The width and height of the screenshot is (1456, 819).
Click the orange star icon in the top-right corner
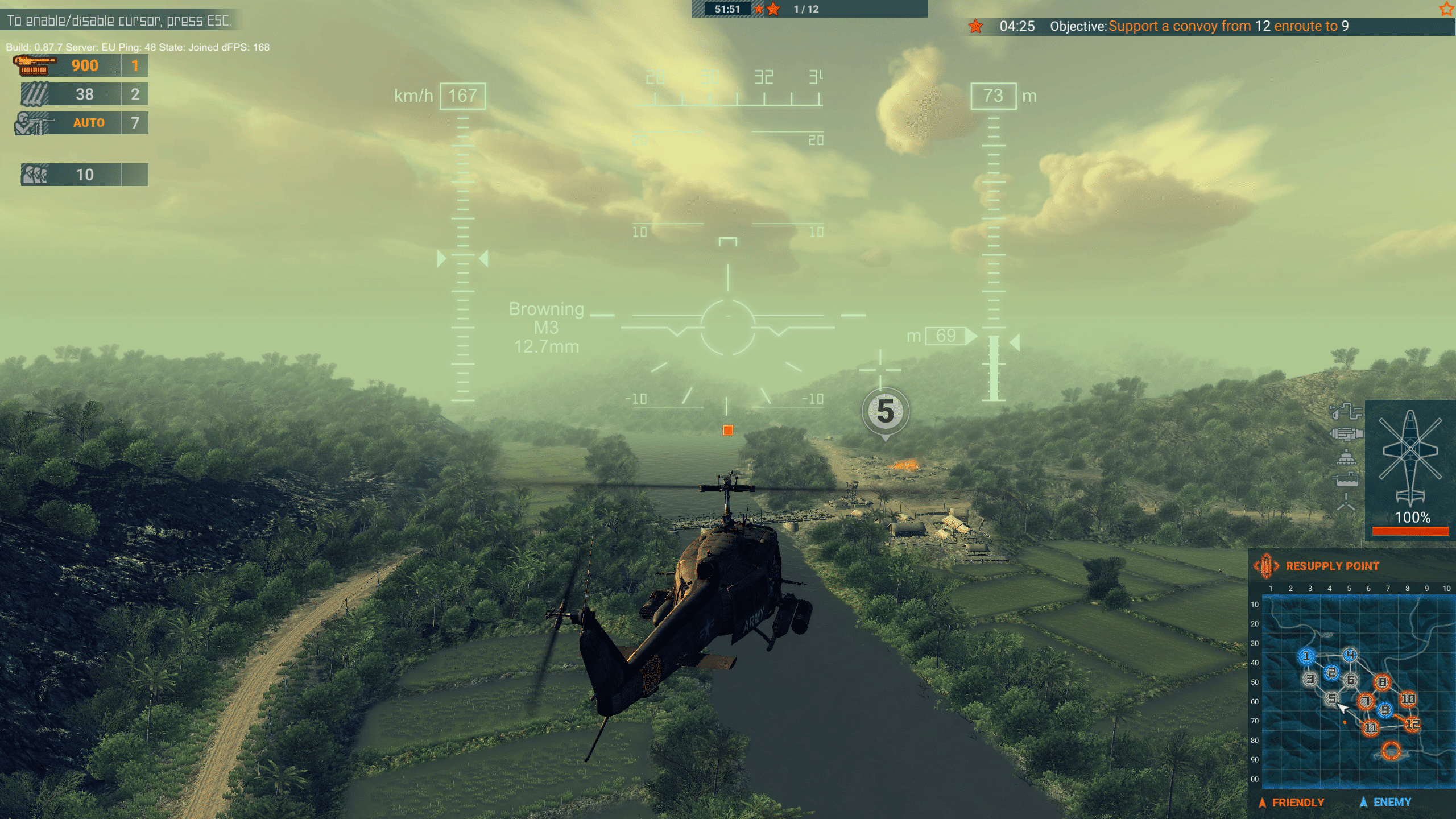click(1446, 9)
